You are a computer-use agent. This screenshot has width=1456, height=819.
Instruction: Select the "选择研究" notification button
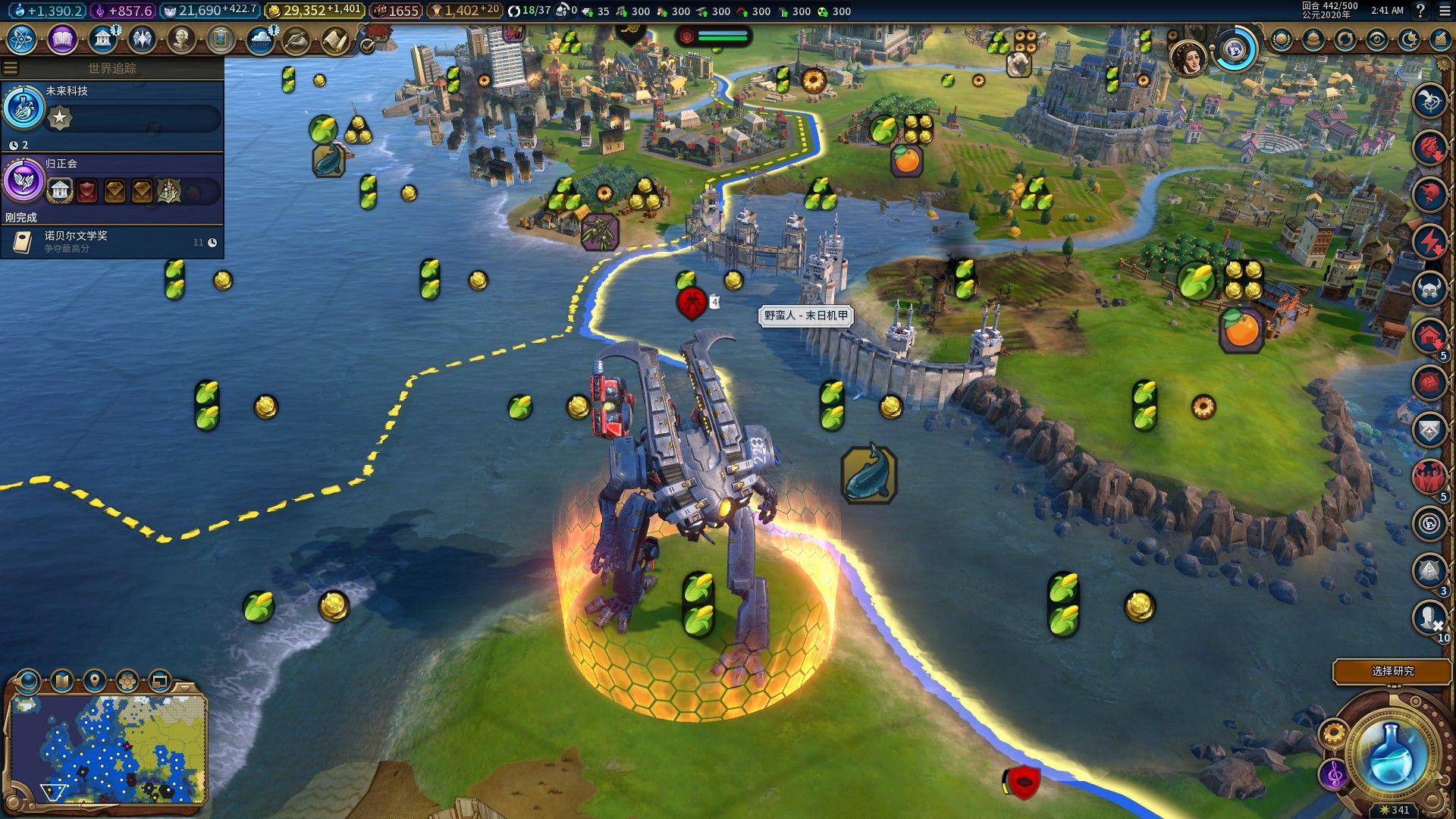point(1392,671)
